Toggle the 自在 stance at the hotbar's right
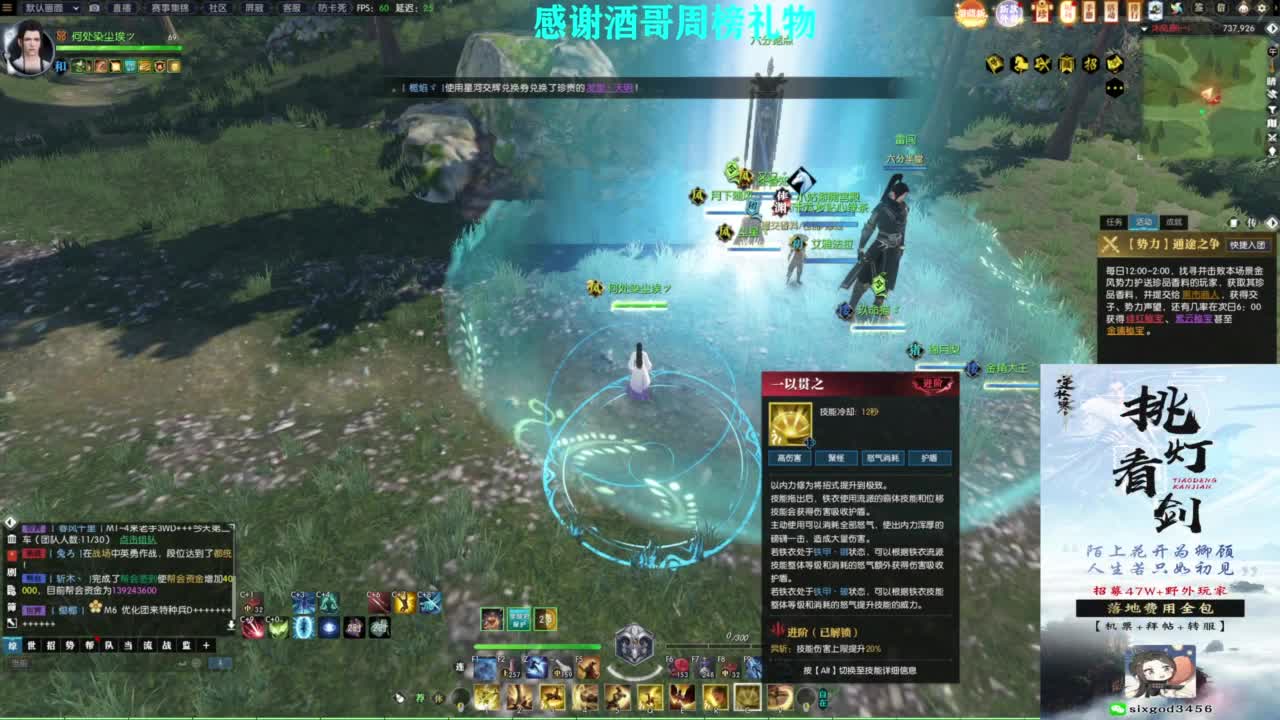Image resolution: width=1280 pixels, height=720 pixels. click(824, 698)
